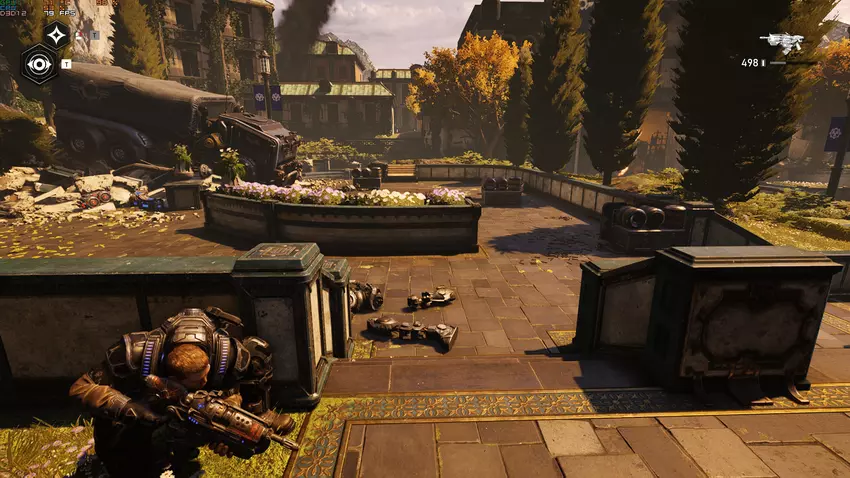Select the eye-shaped ability hexagon
The width and height of the screenshot is (850, 478).
click(x=39, y=63)
